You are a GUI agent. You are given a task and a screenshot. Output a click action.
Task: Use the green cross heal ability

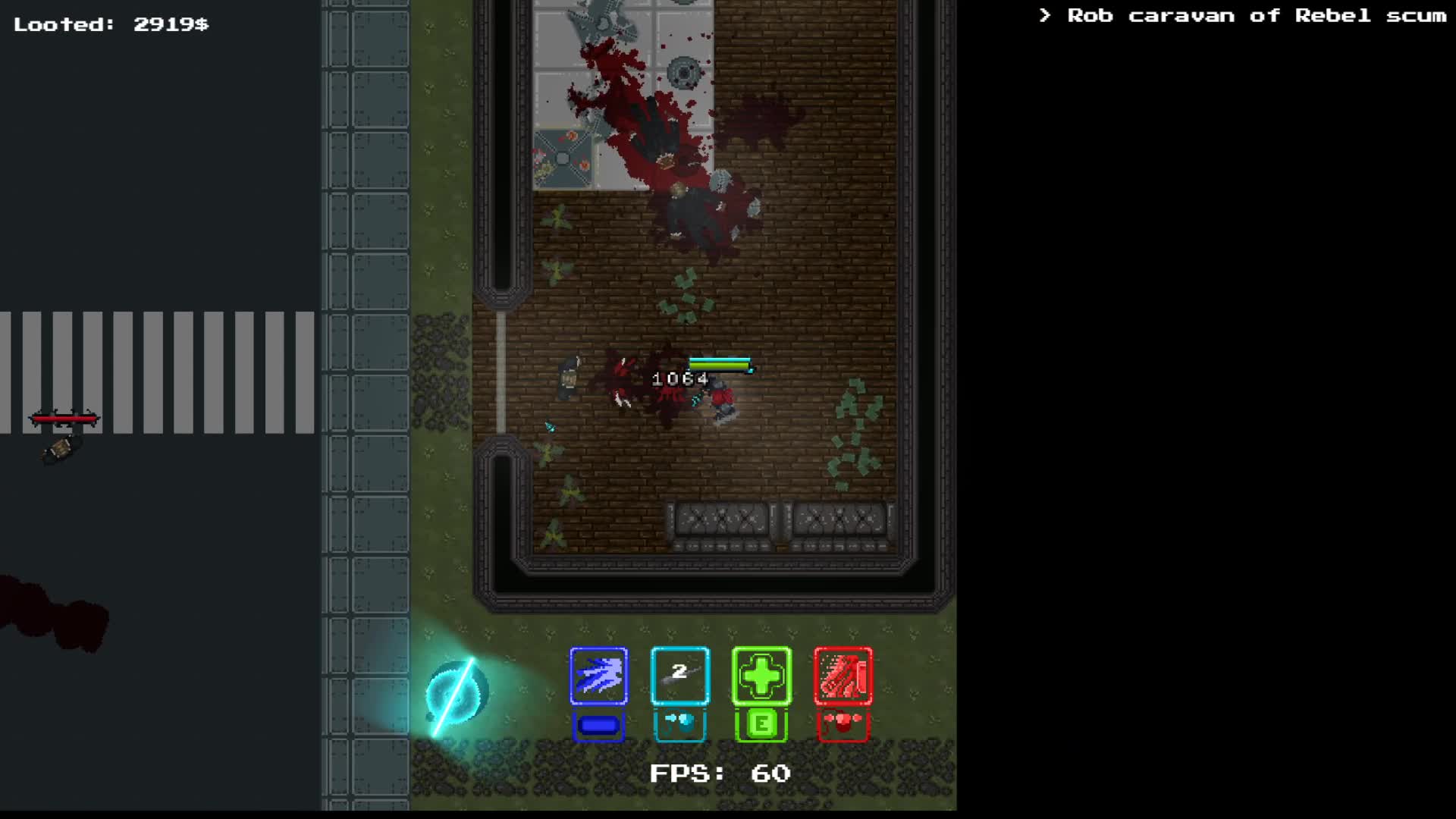coord(761,676)
